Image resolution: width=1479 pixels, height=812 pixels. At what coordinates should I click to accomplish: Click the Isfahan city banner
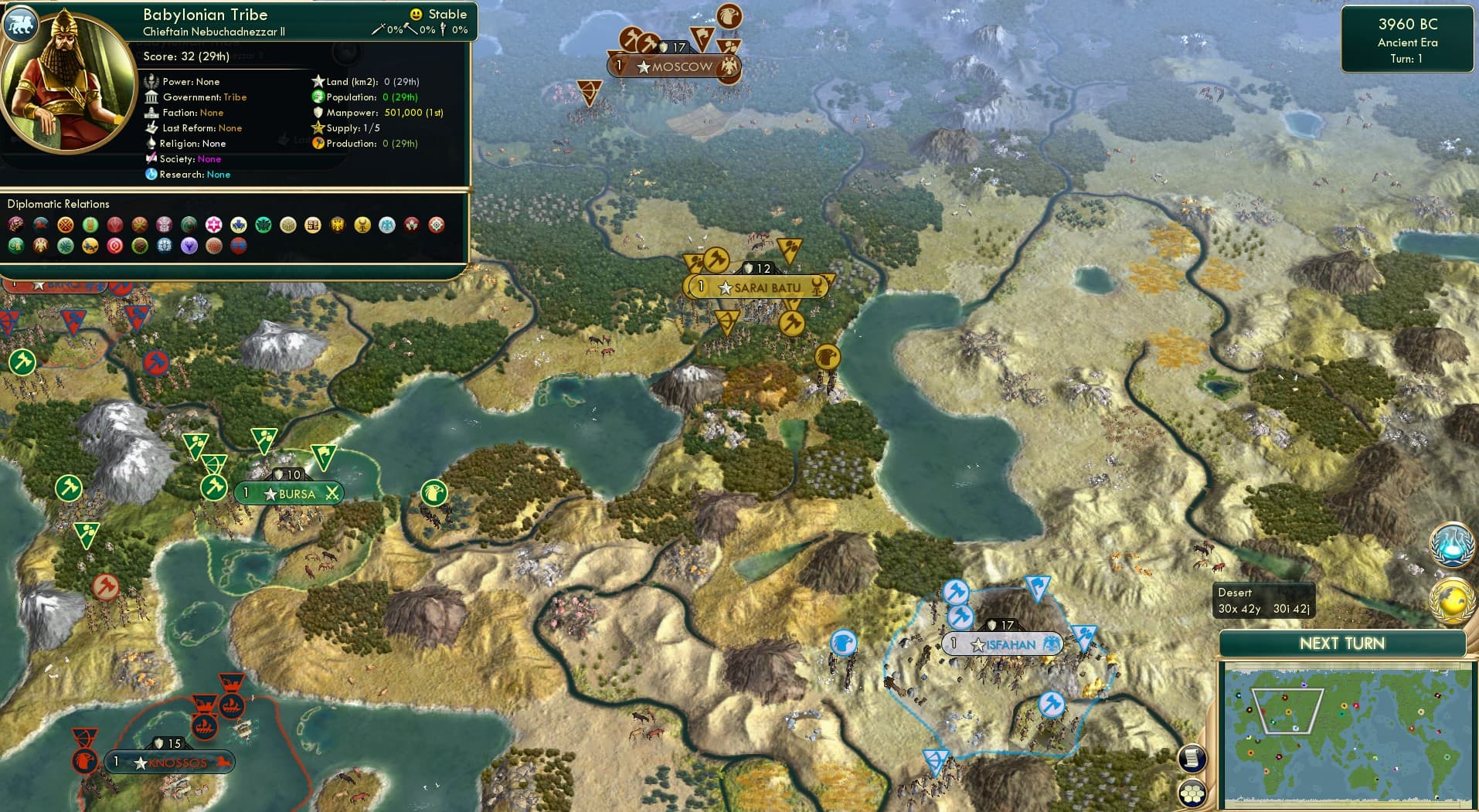(1003, 644)
